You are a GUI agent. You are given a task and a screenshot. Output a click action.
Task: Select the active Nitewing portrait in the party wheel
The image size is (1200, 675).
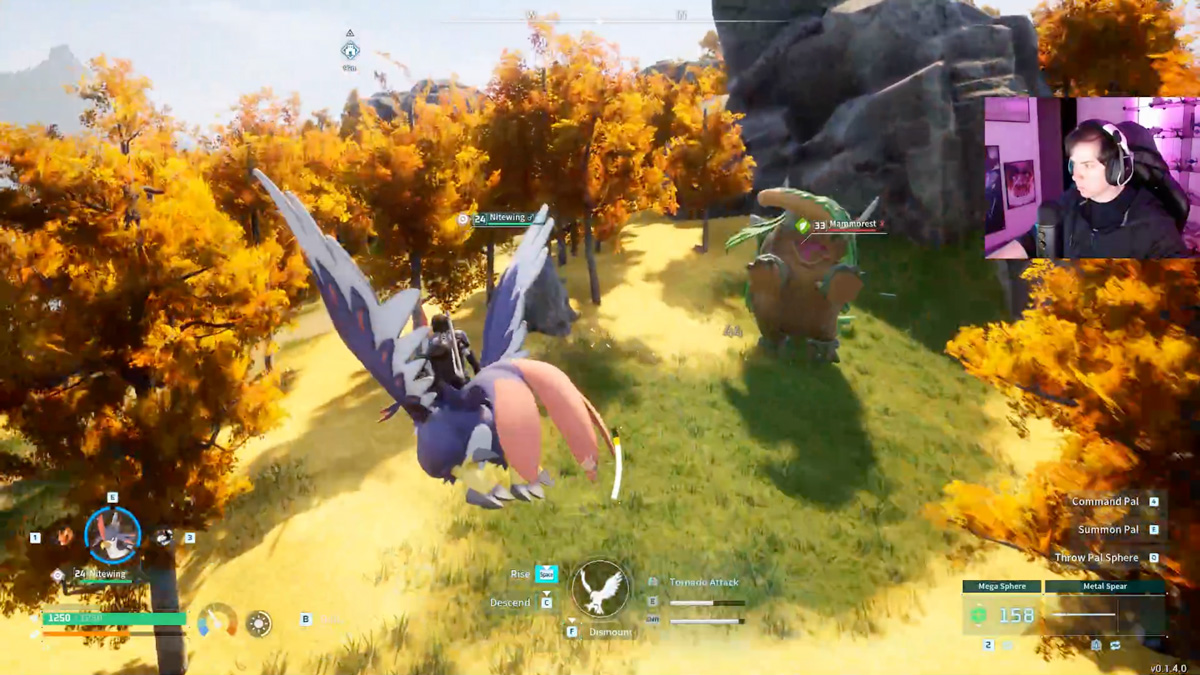(x=112, y=535)
